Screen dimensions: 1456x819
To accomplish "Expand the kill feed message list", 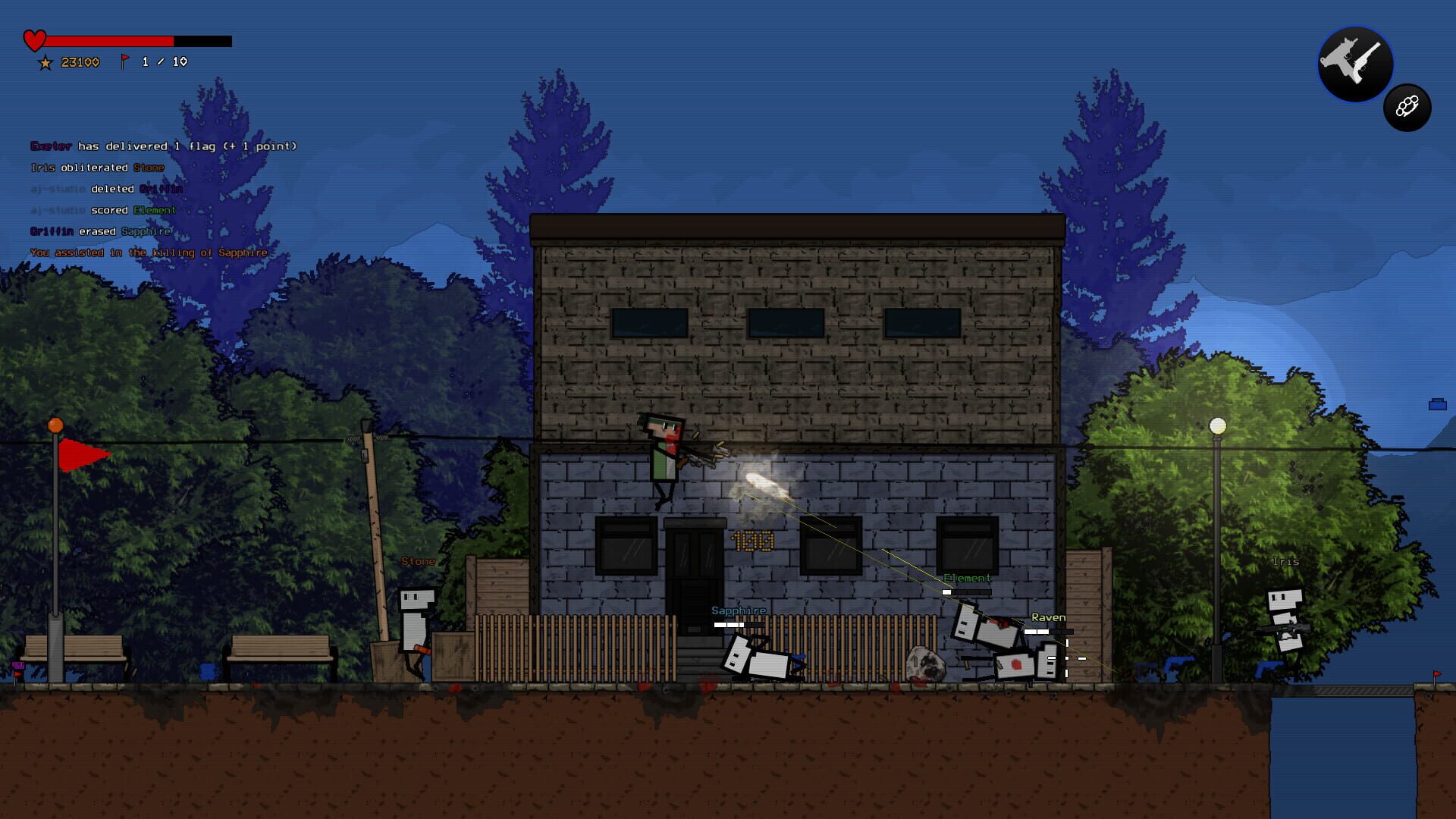I will pos(148,197).
